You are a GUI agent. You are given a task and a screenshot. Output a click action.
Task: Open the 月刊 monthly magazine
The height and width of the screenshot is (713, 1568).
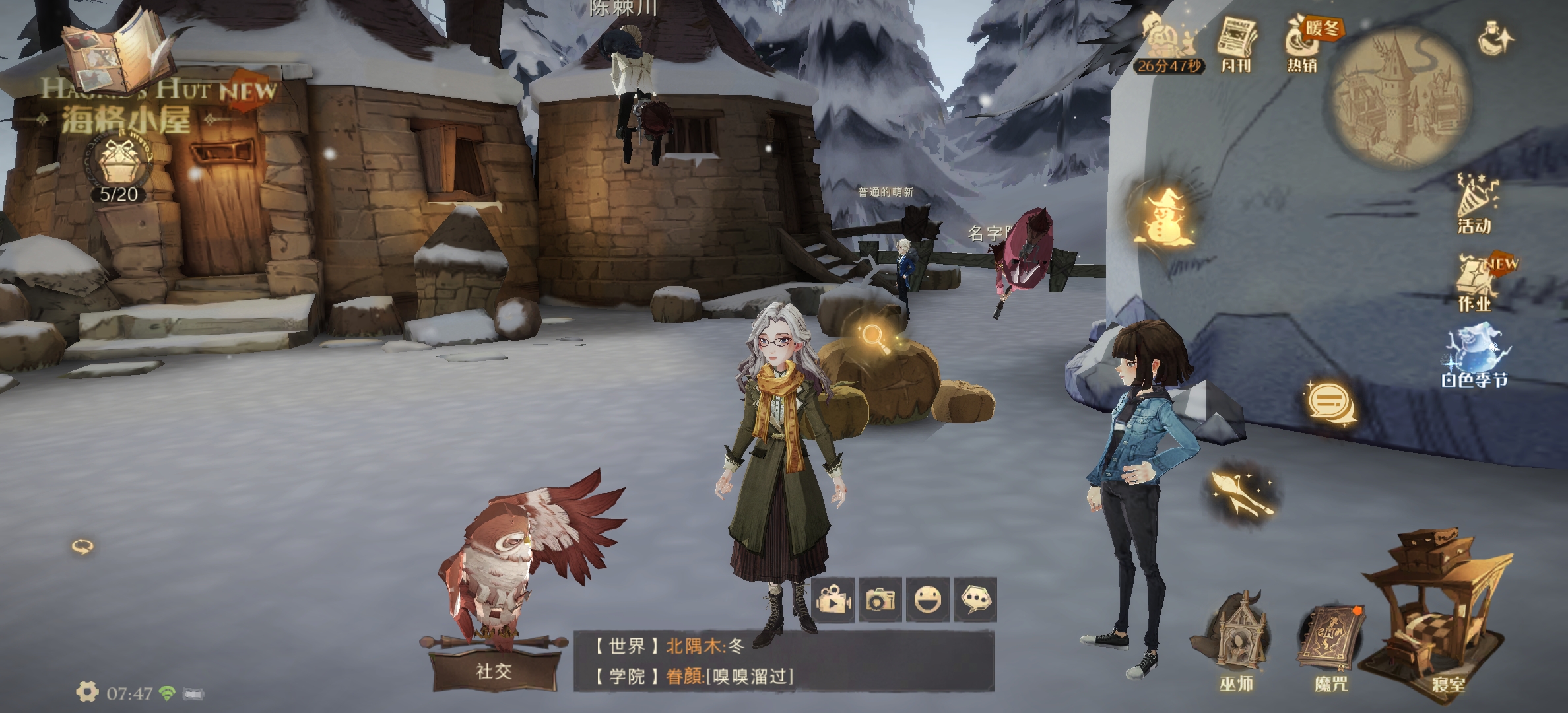(x=1236, y=44)
